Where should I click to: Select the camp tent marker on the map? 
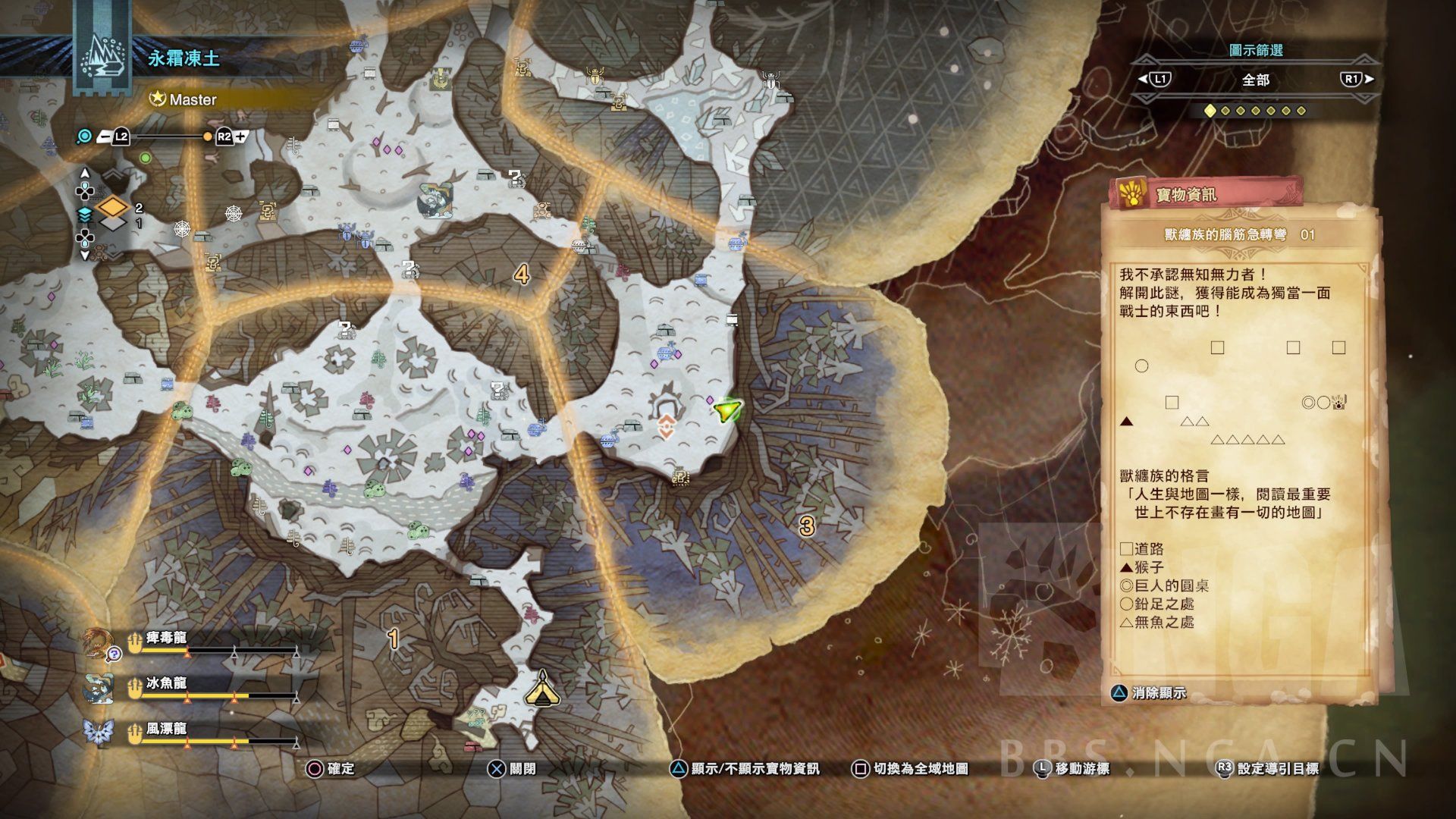click(x=542, y=688)
